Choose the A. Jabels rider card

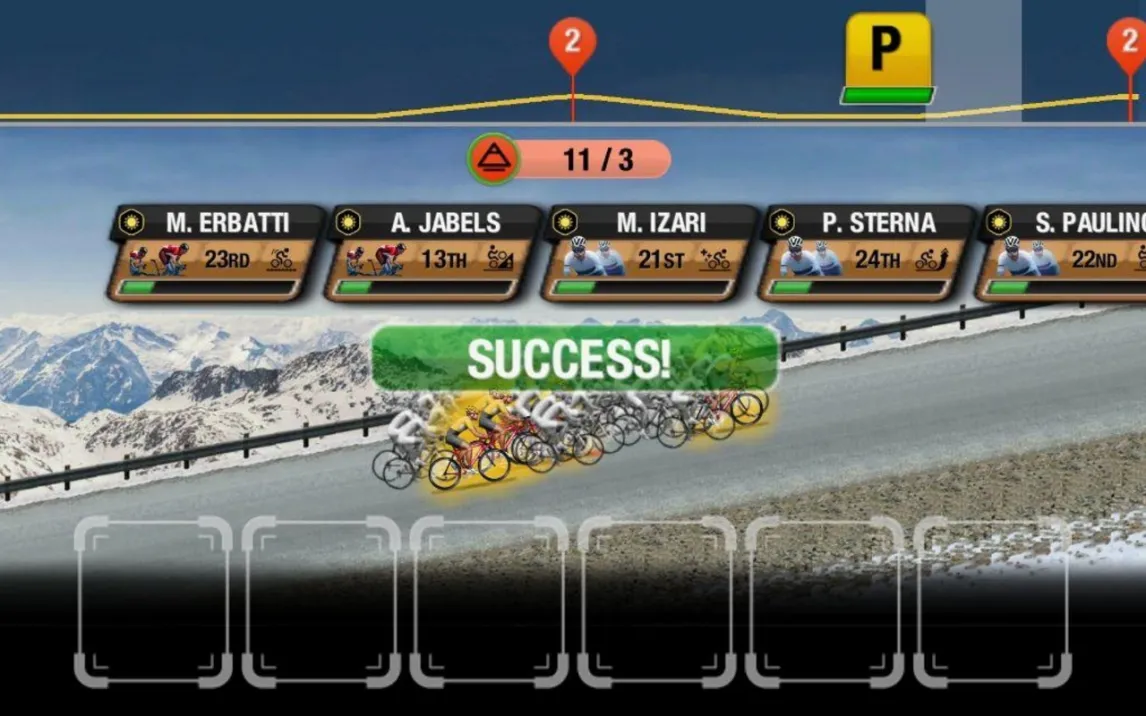point(435,254)
